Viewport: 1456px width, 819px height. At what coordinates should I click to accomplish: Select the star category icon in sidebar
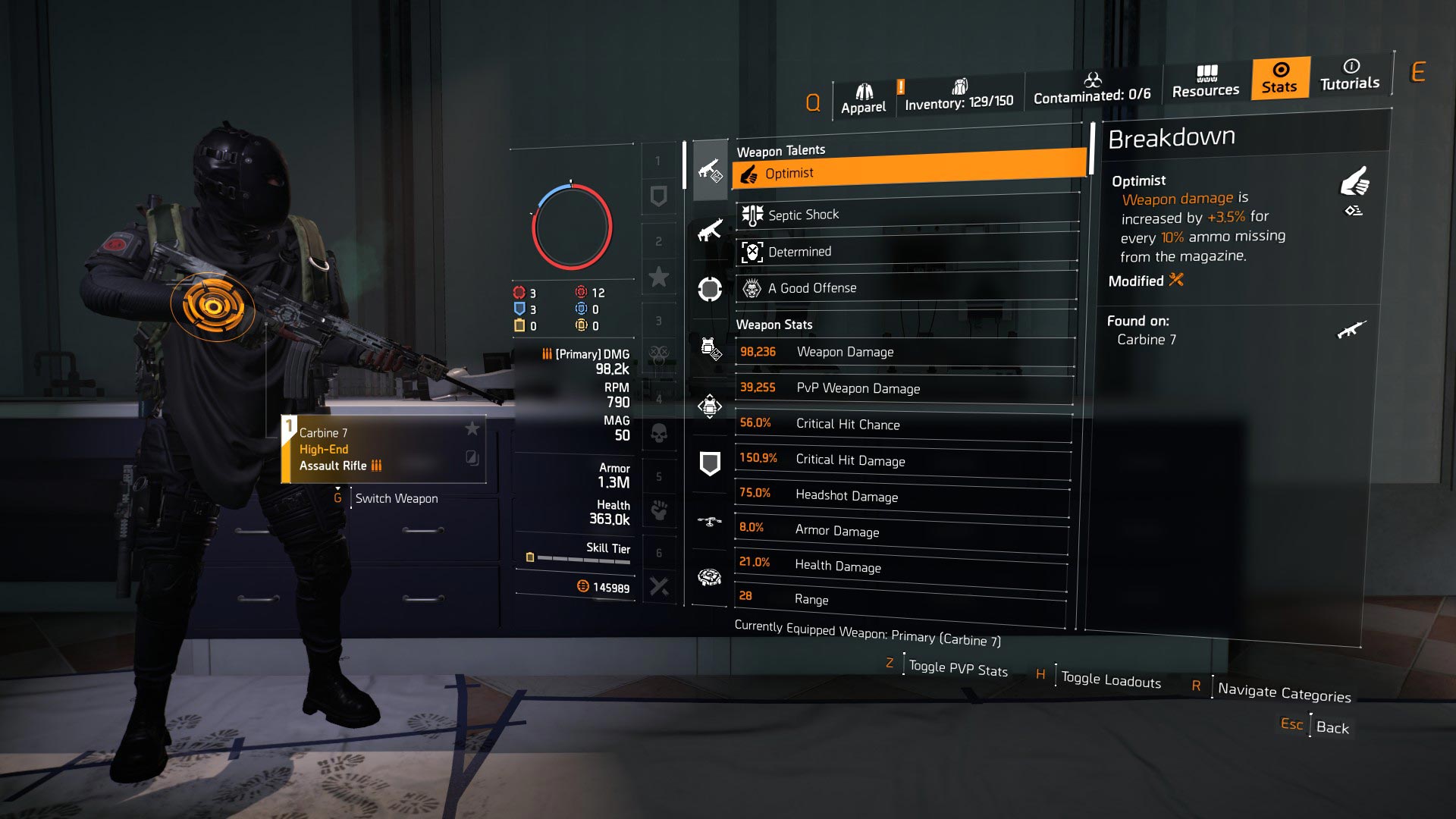[x=659, y=277]
